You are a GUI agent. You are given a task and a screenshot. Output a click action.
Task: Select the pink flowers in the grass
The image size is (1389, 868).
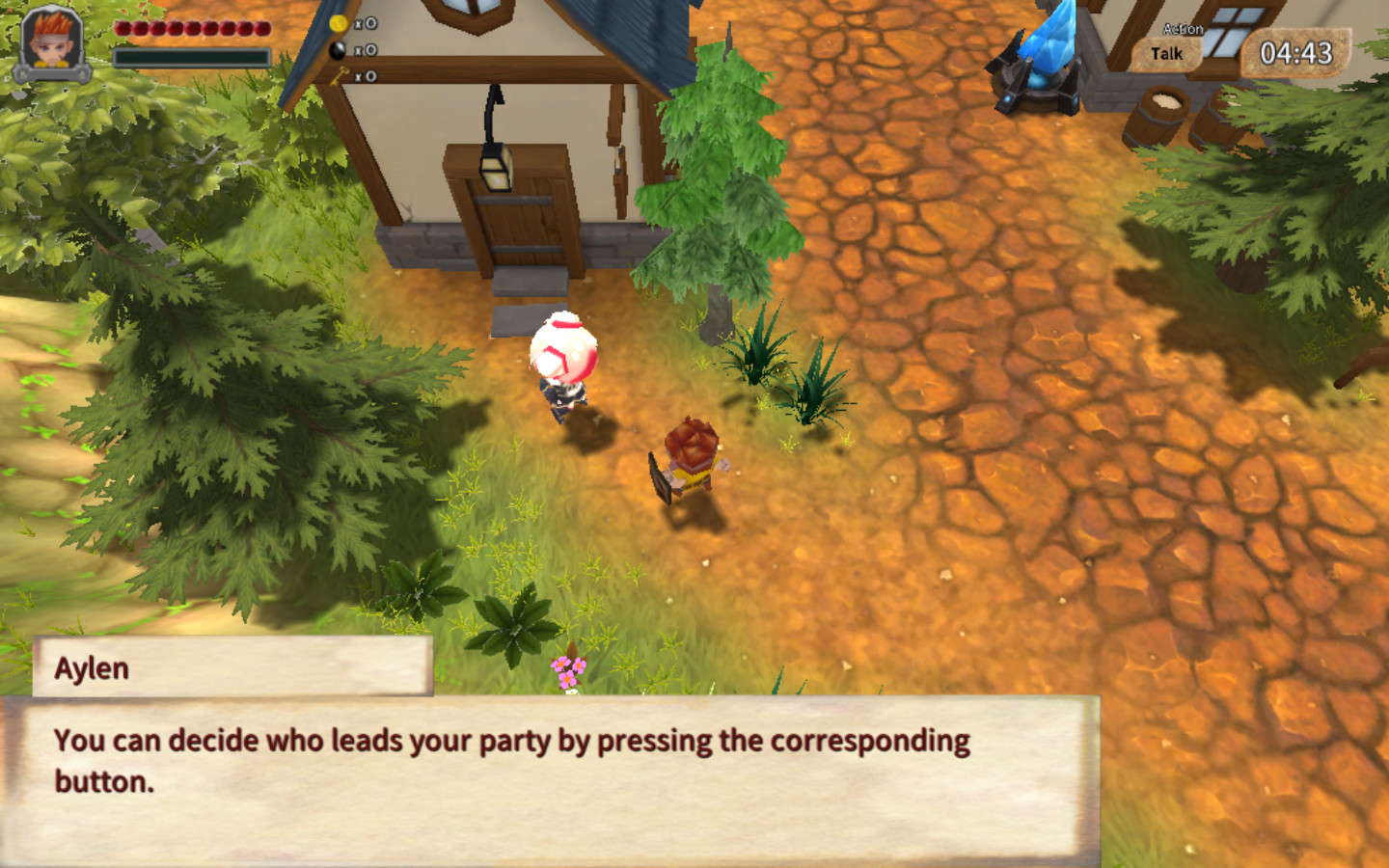[567, 667]
